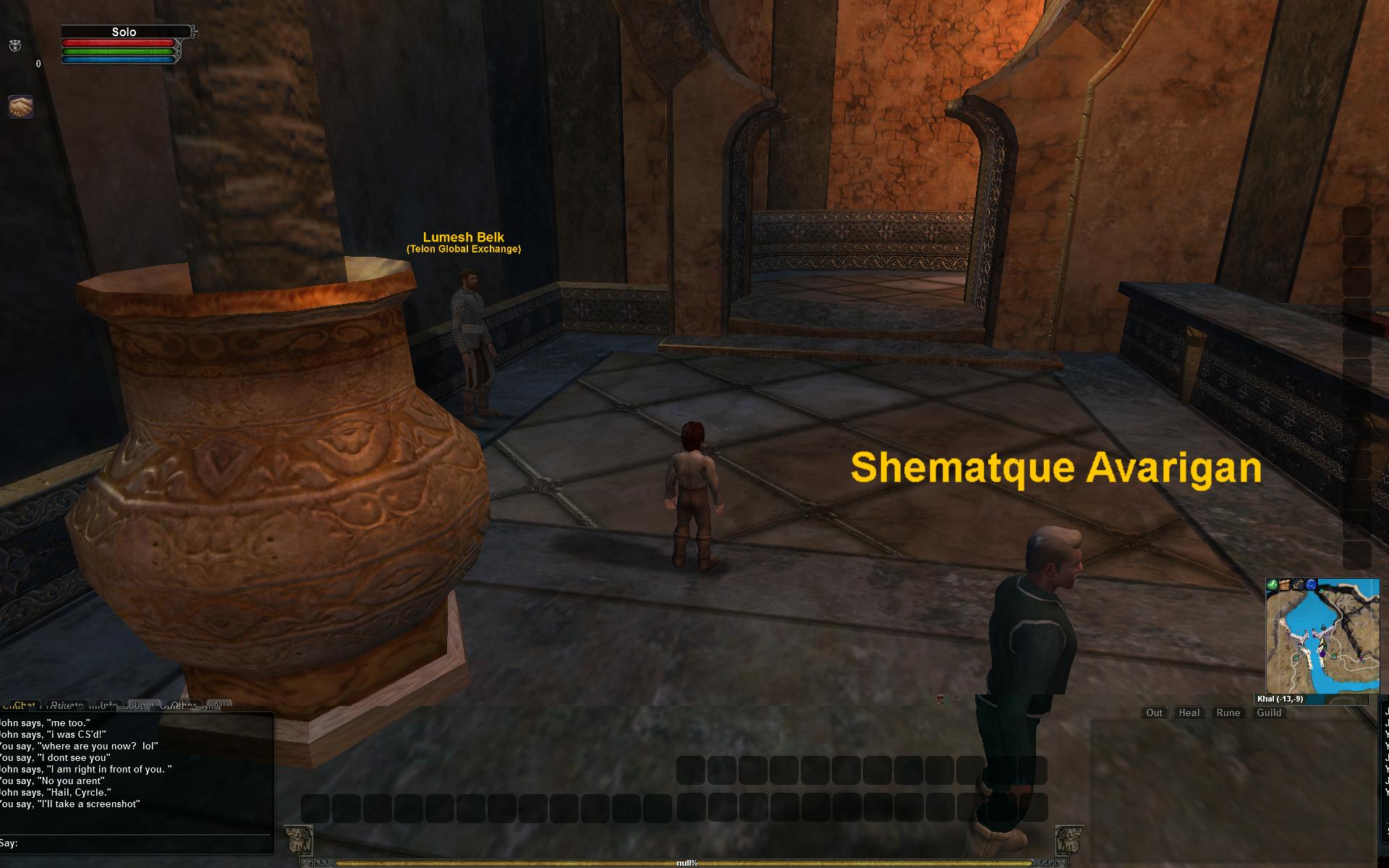1389x868 pixels.
Task: Show the All chat tab
Action: (x=219, y=705)
